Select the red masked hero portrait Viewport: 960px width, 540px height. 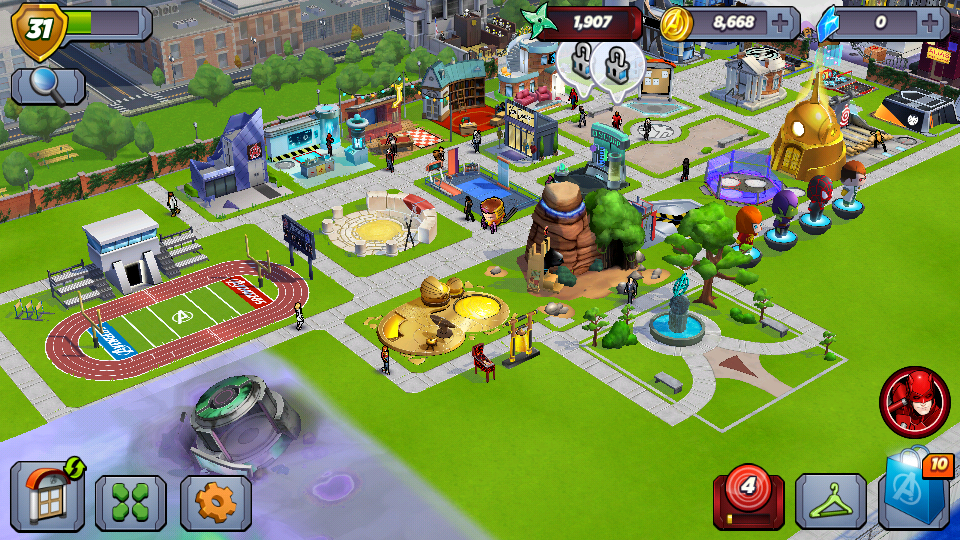click(x=914, y=402)
